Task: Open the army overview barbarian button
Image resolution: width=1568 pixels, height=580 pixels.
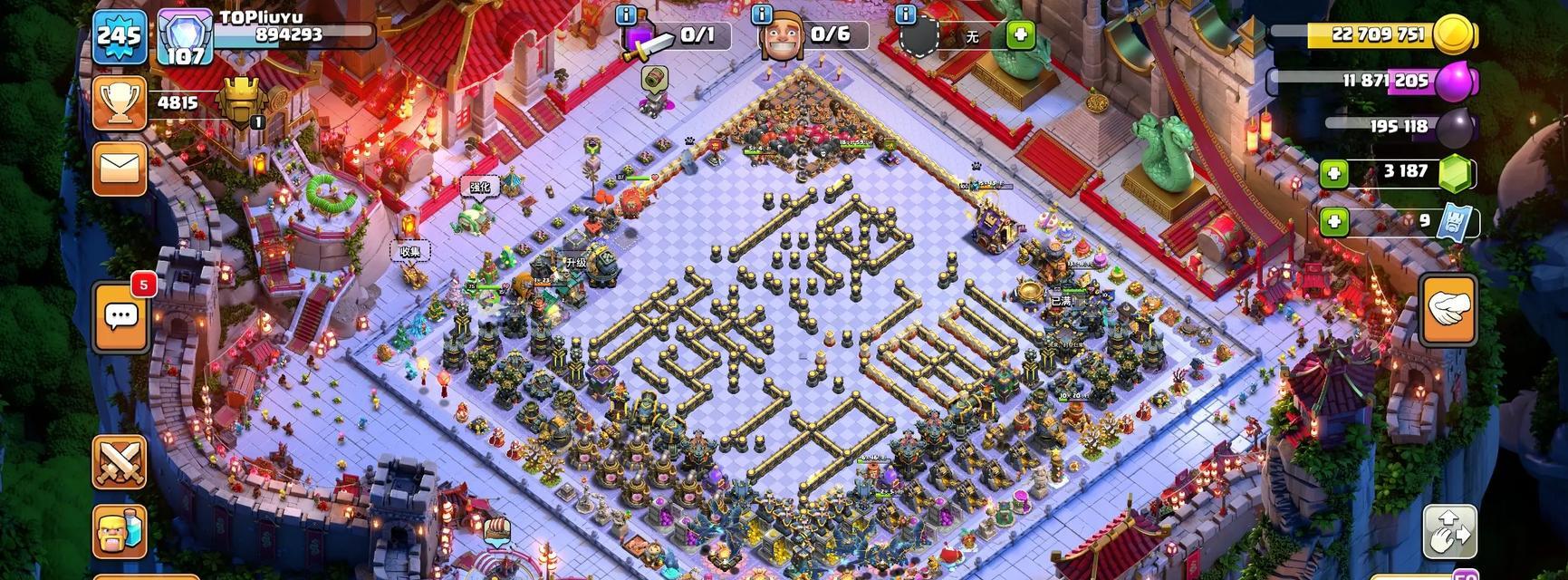Action: pos(120,531)
